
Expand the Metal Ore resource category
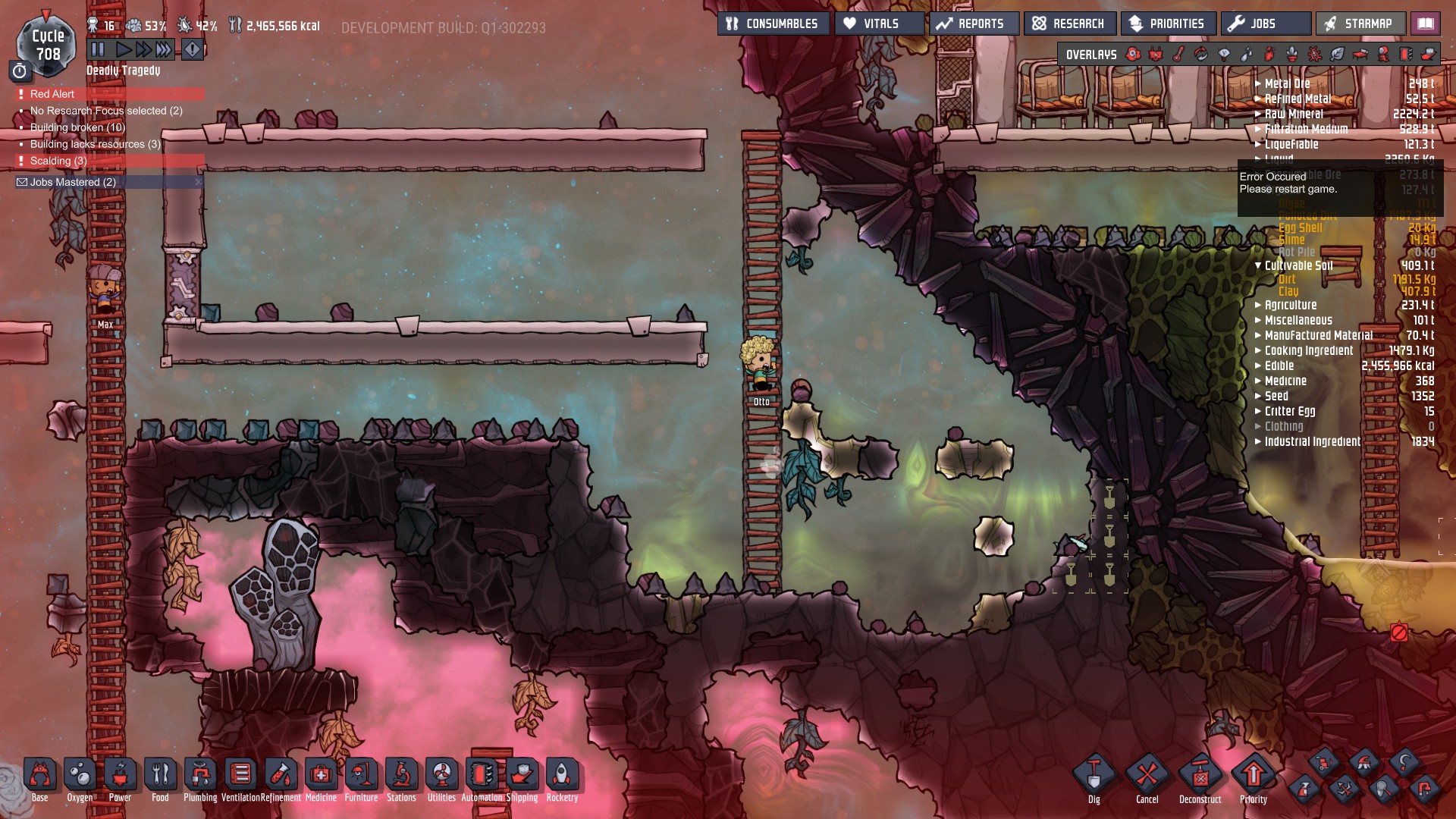pyautogui.click(x=1287, y=83)
